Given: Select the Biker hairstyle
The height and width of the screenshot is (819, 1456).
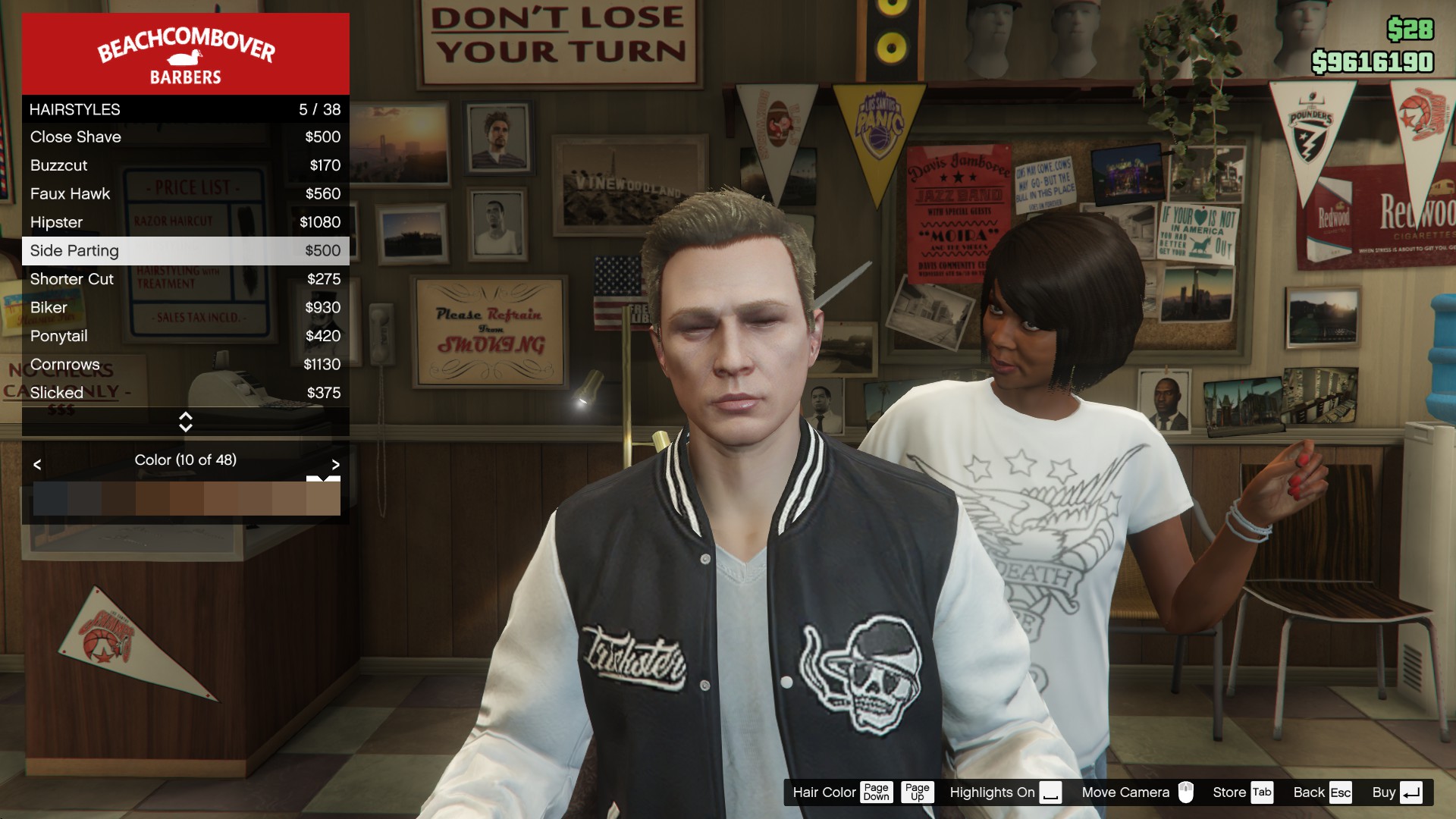Looking at the screenshot, I should pyautogui.click(x=185, y=308).
